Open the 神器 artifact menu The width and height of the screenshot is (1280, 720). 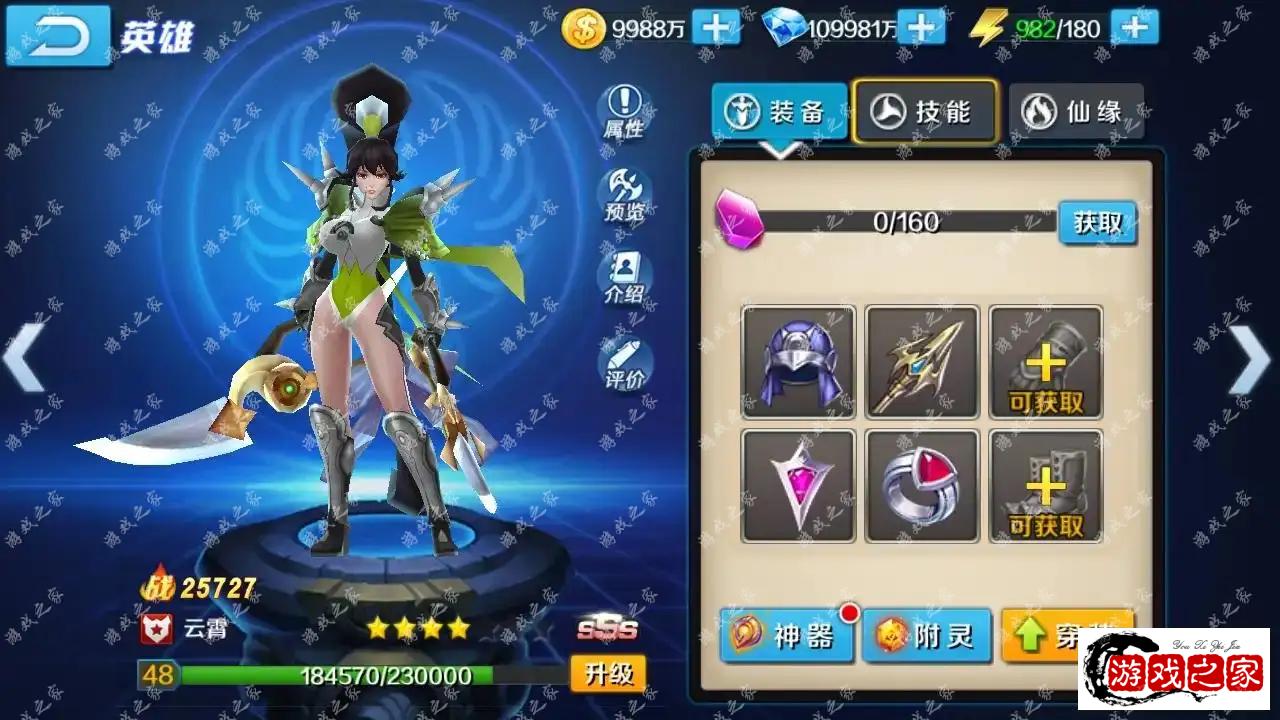tap(786, 635)
